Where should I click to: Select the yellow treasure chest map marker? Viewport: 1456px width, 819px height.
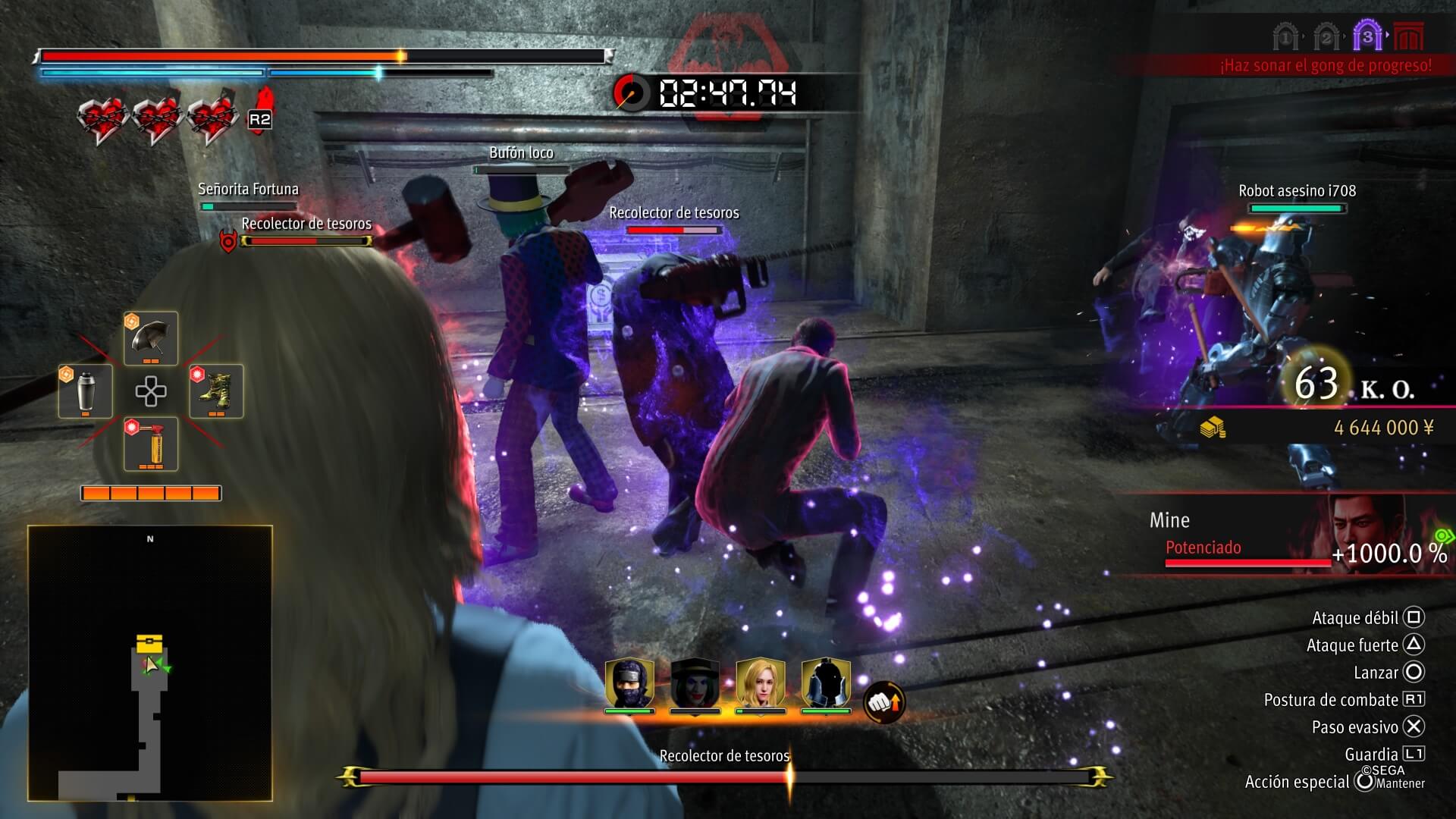(x=149, y=644)
